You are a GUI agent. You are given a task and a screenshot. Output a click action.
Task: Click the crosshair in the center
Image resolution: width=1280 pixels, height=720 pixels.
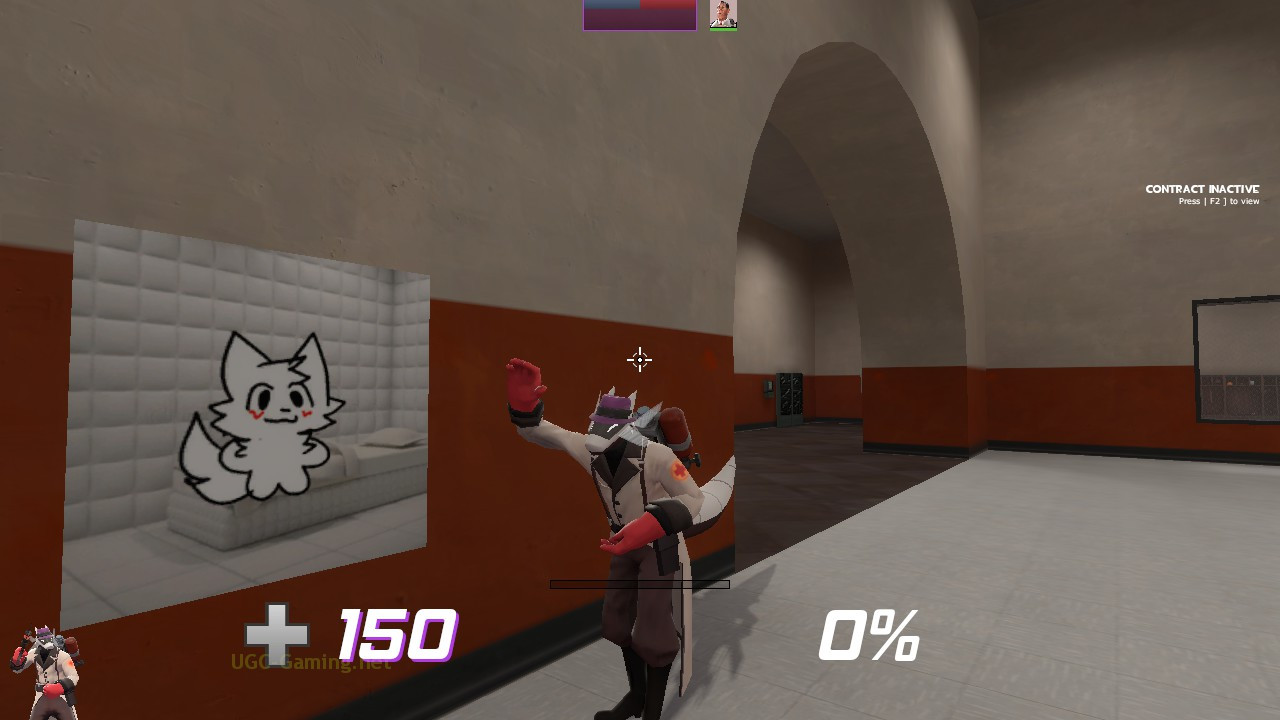638,360
